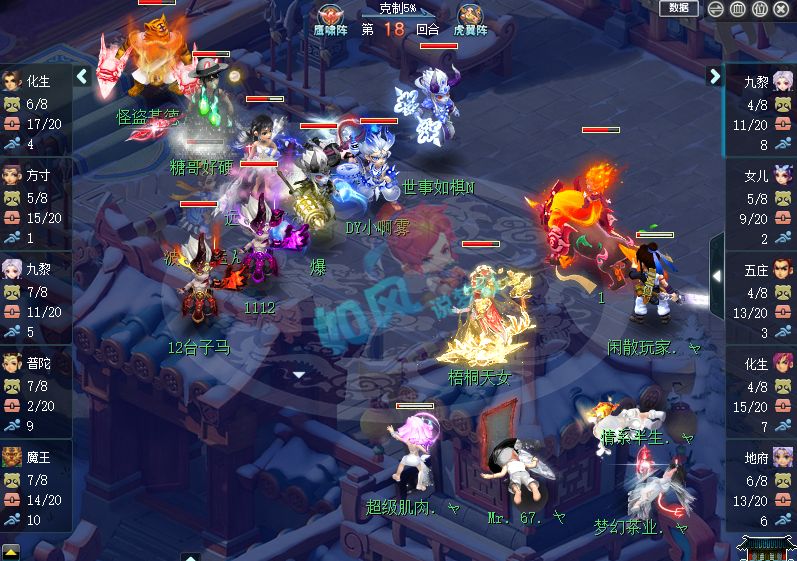
Task: Select the right team's 九黎 member entry
Action: coord(761,112)
